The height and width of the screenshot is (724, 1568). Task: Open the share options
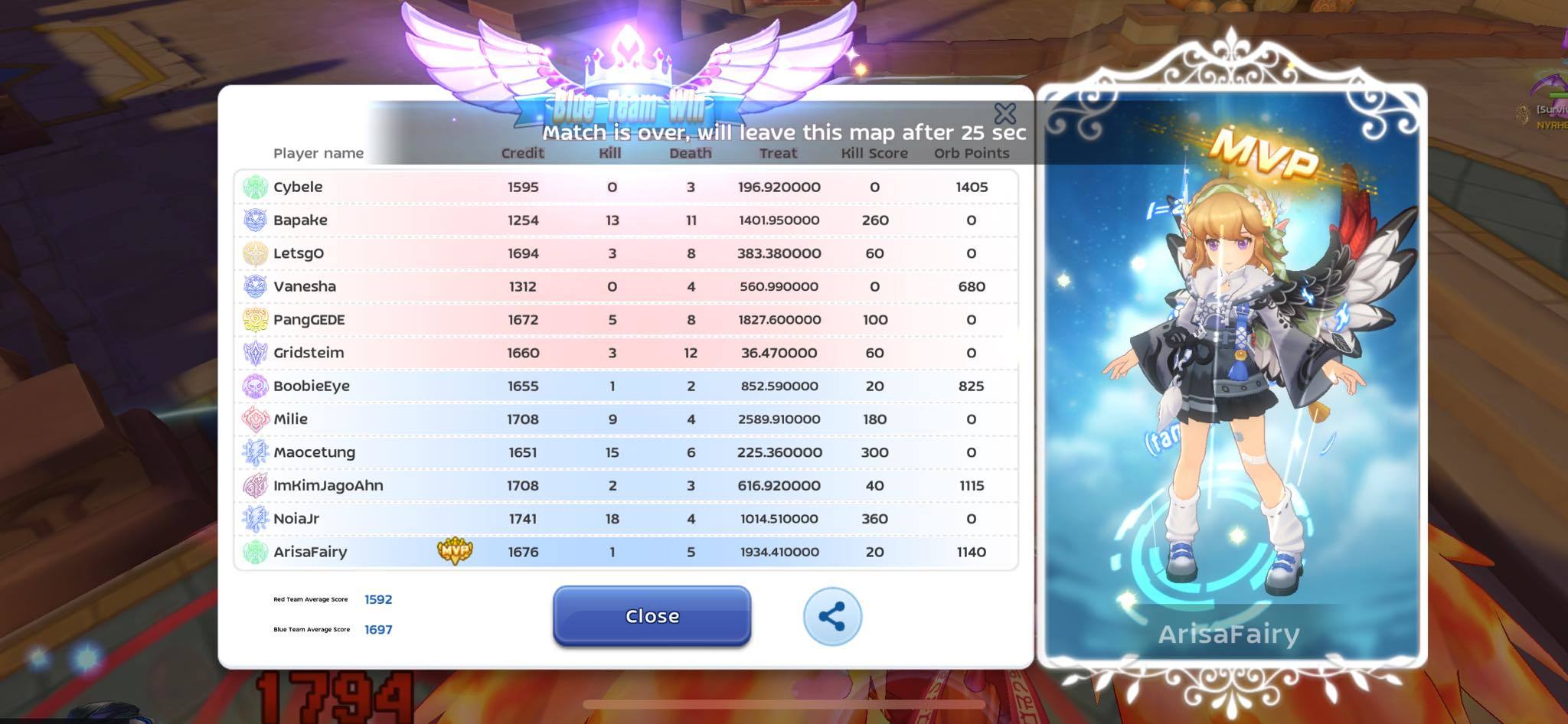[x=831, y=616]
